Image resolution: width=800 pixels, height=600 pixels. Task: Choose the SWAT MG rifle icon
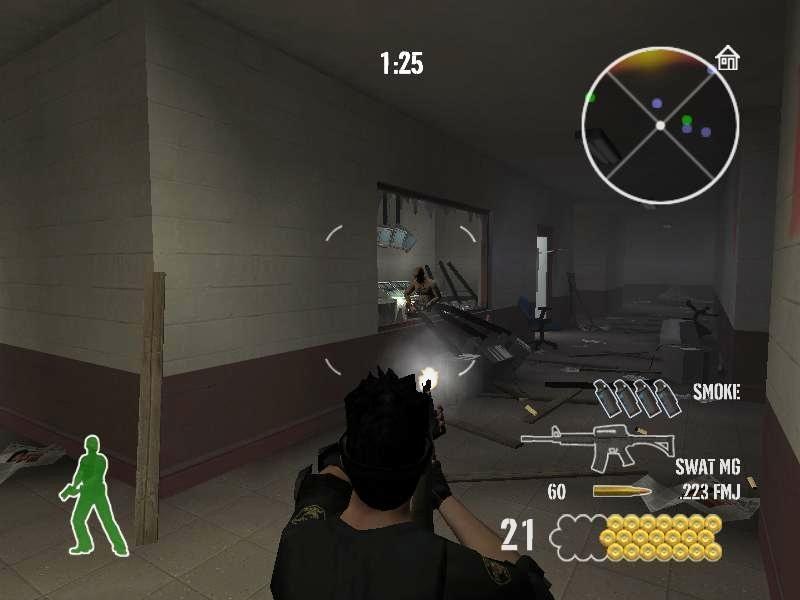click(598, 446)
